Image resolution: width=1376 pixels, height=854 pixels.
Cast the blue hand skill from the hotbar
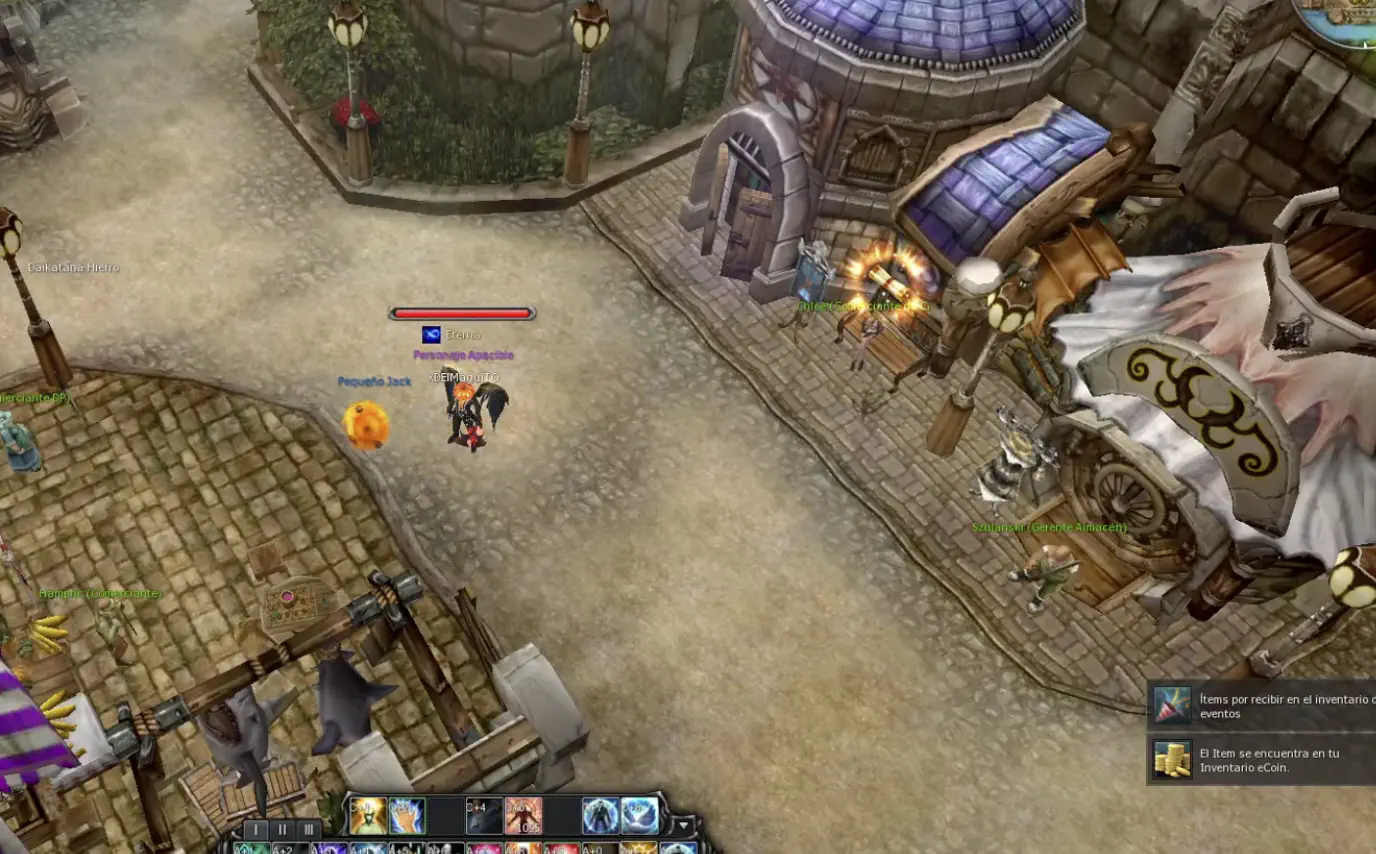(405, 816)
